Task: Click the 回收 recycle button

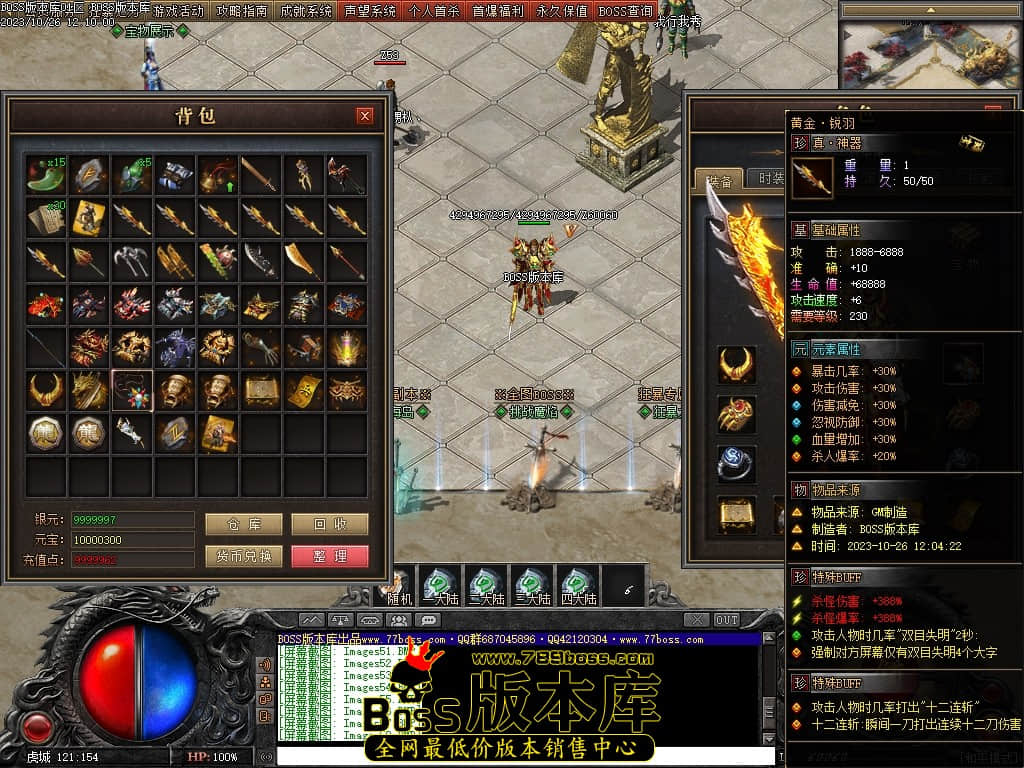Action: [x=330, y=524]
